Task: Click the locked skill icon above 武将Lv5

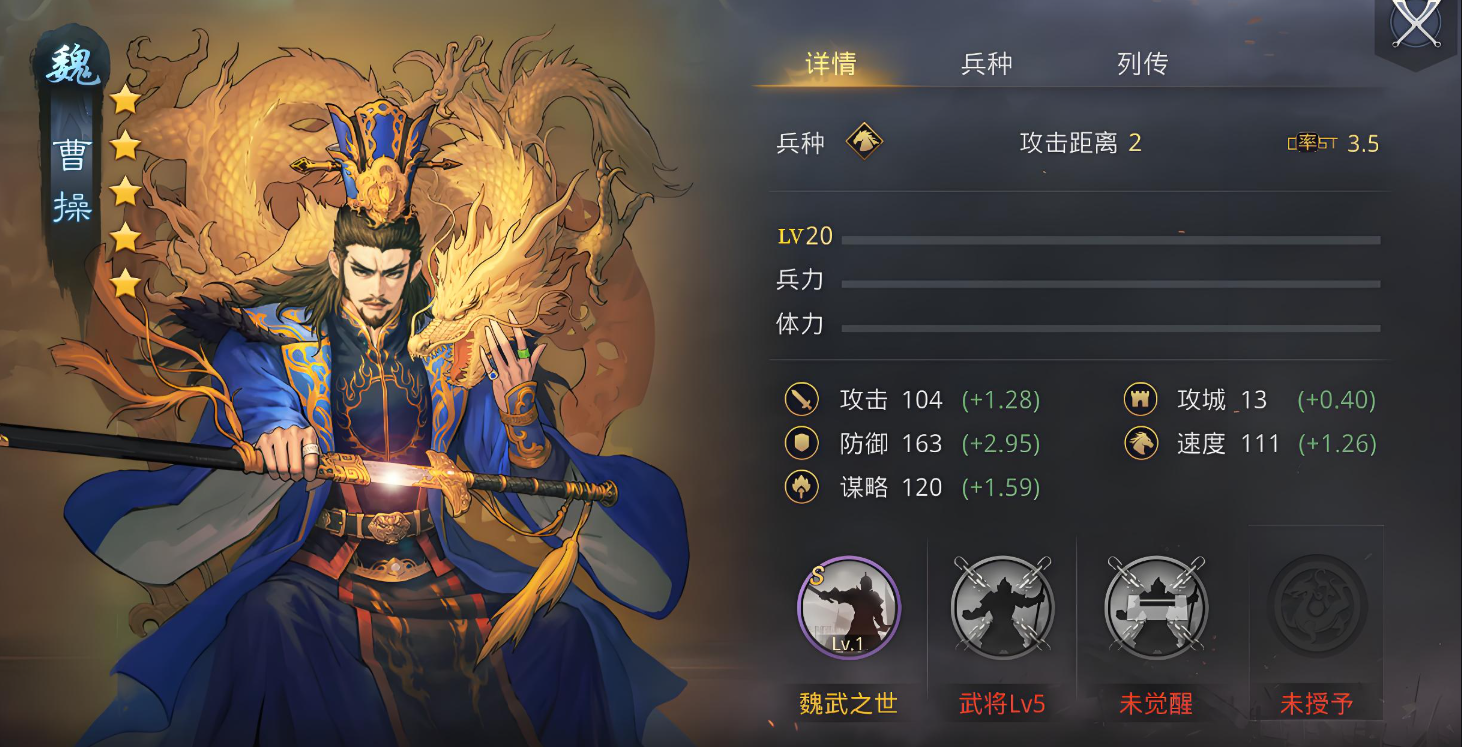Action: coord(1001,605)
